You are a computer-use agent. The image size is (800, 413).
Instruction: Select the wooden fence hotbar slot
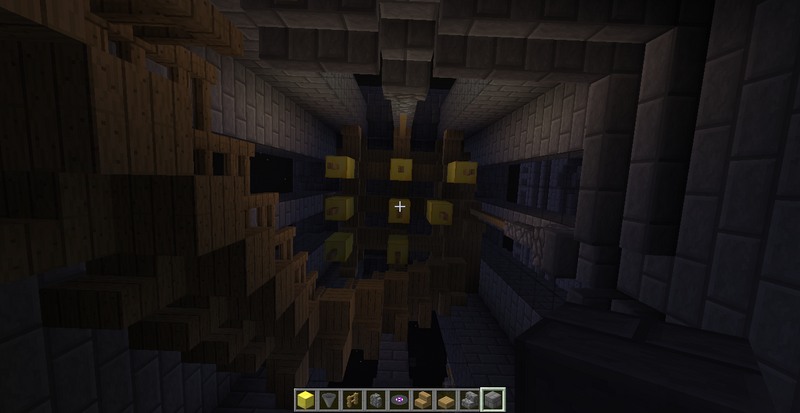(350, 400)
